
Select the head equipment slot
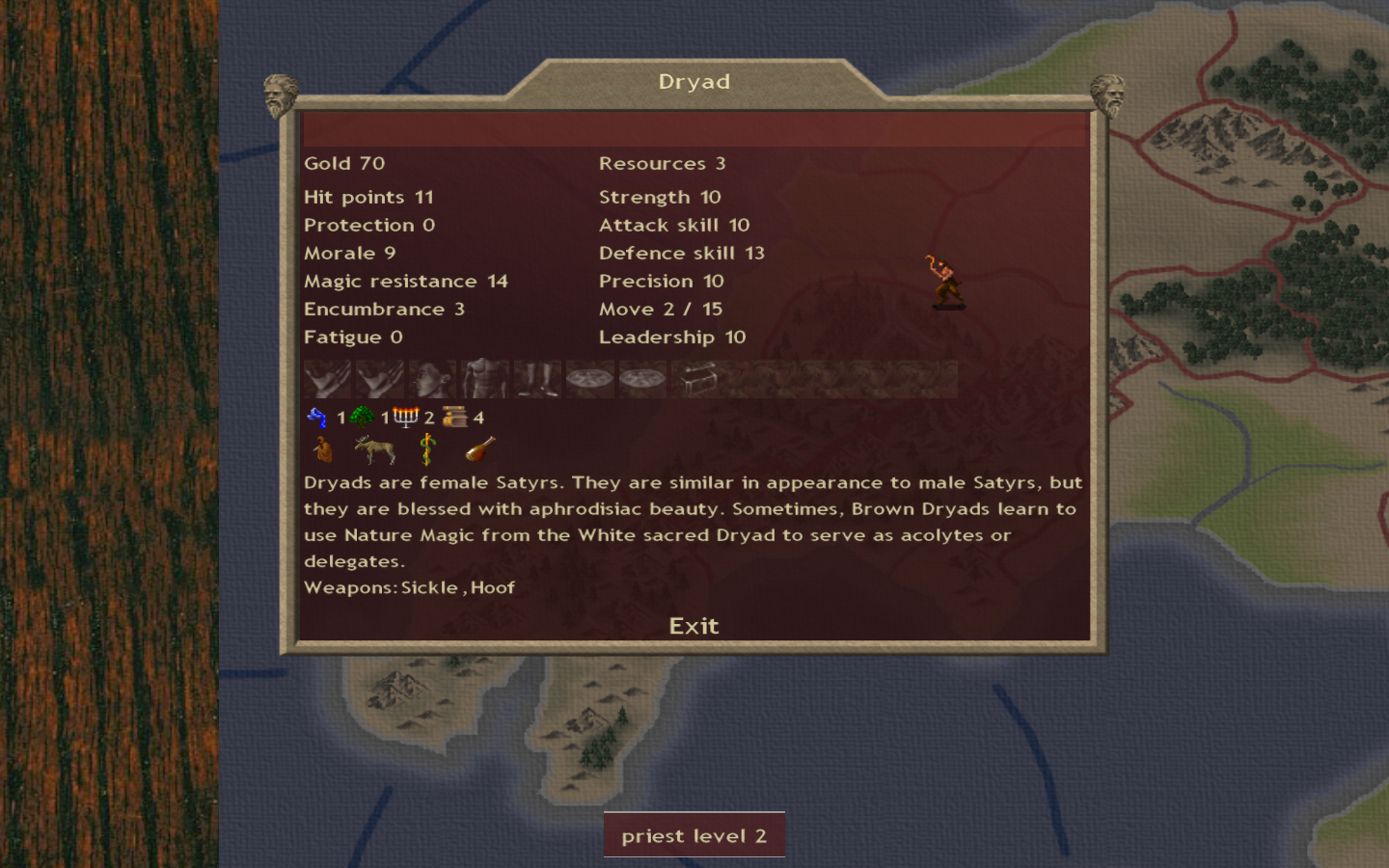click(x=432, y=379)
